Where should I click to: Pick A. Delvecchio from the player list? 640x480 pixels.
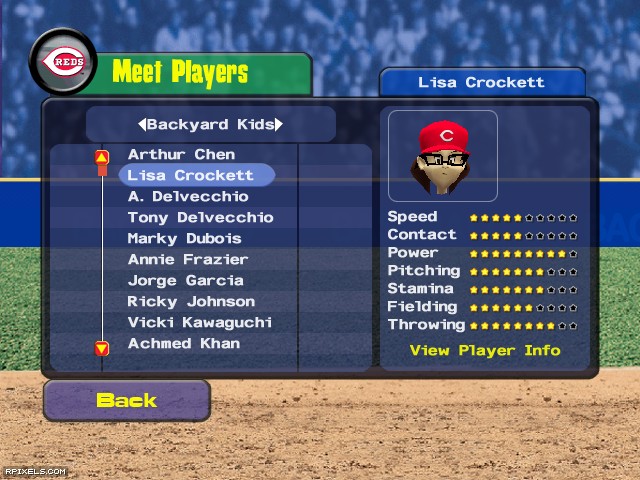click(188, 196)
